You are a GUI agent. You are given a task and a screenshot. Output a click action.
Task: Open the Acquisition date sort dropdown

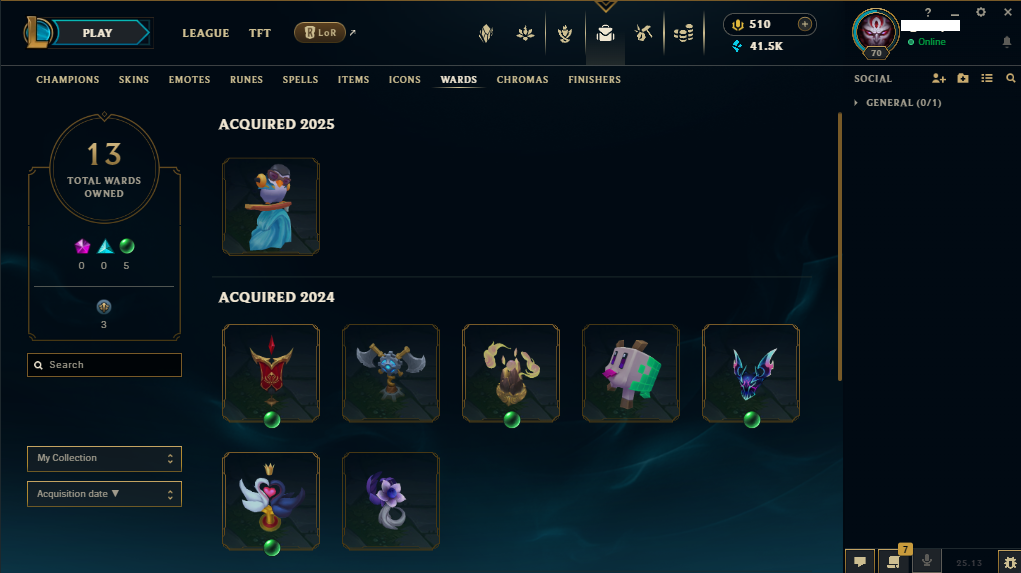104,494
